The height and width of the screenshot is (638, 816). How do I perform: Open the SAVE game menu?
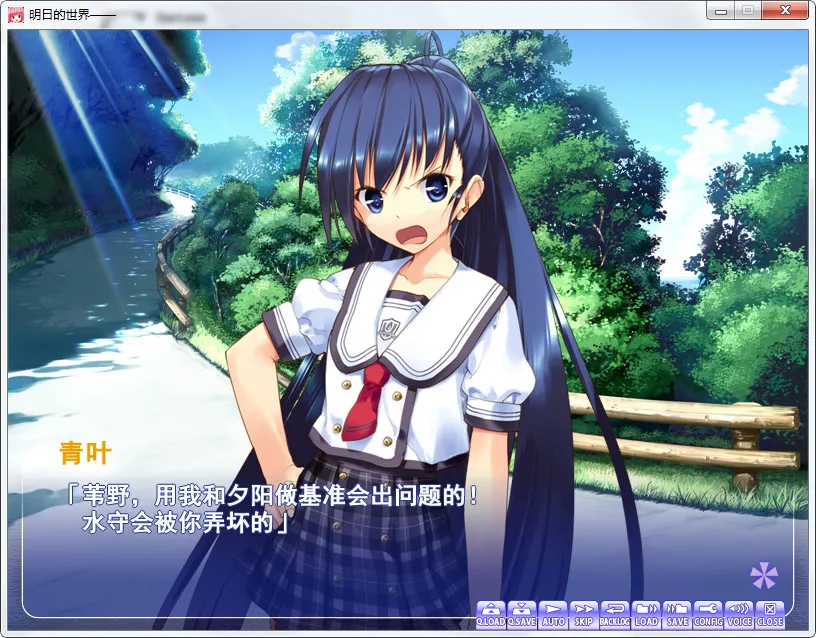(x=677, y=614)
